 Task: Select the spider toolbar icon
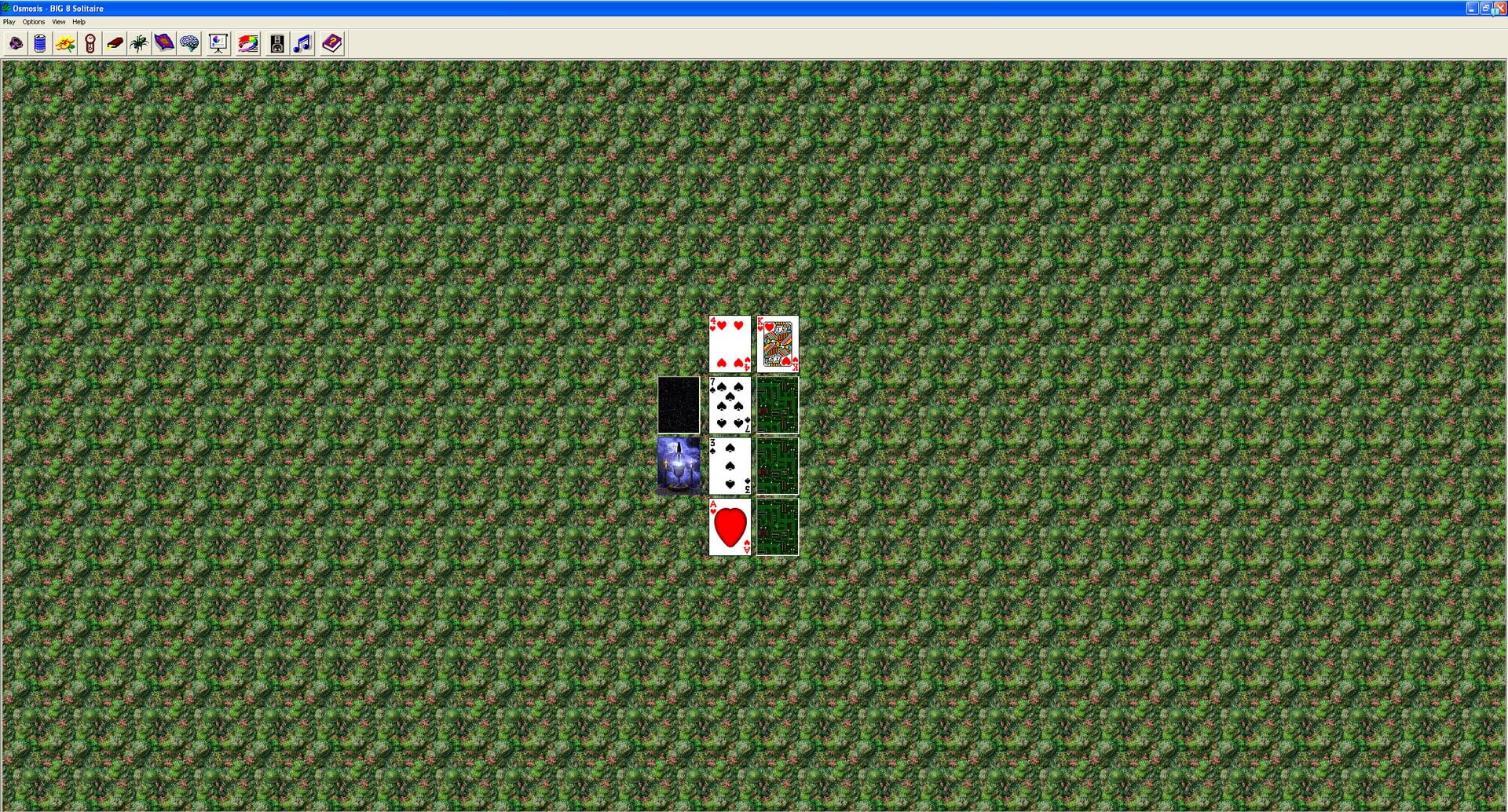[x=138, y=43]
